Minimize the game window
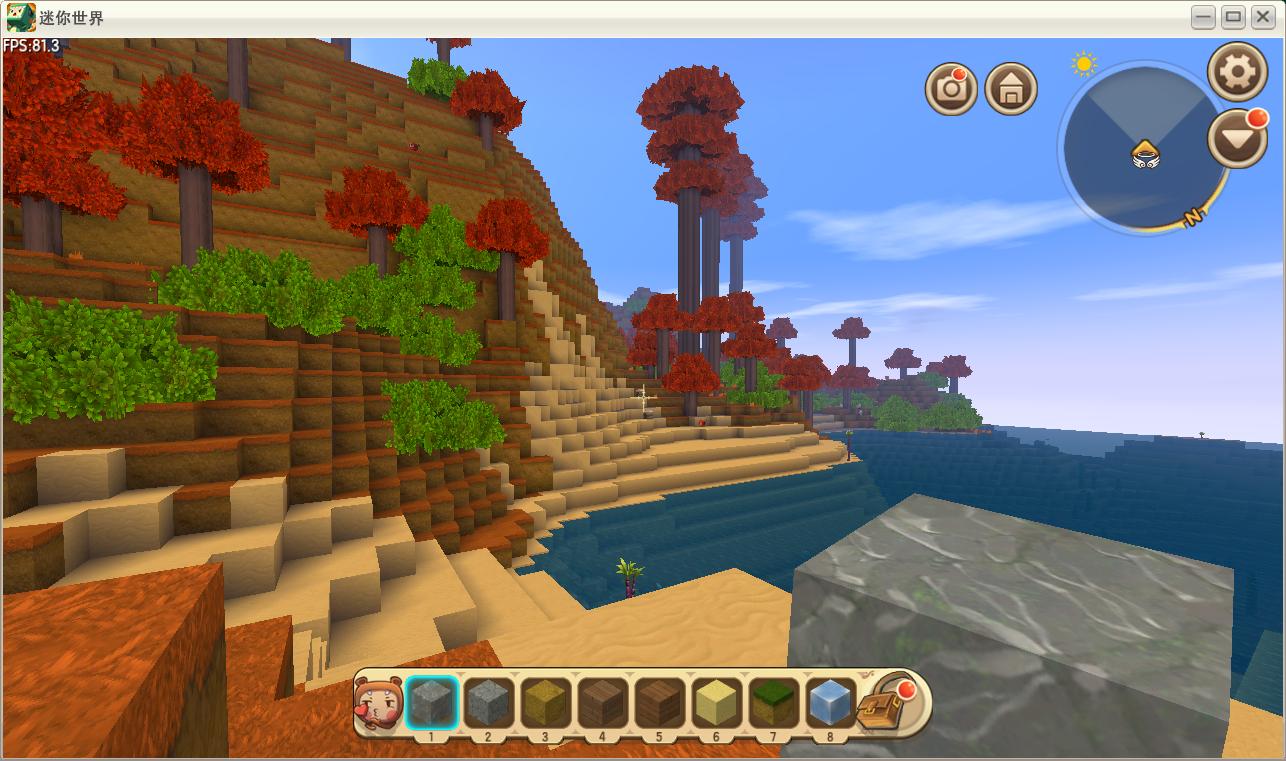The image size is (1286, 761). pyautogui.click(x=1204, y=17)
